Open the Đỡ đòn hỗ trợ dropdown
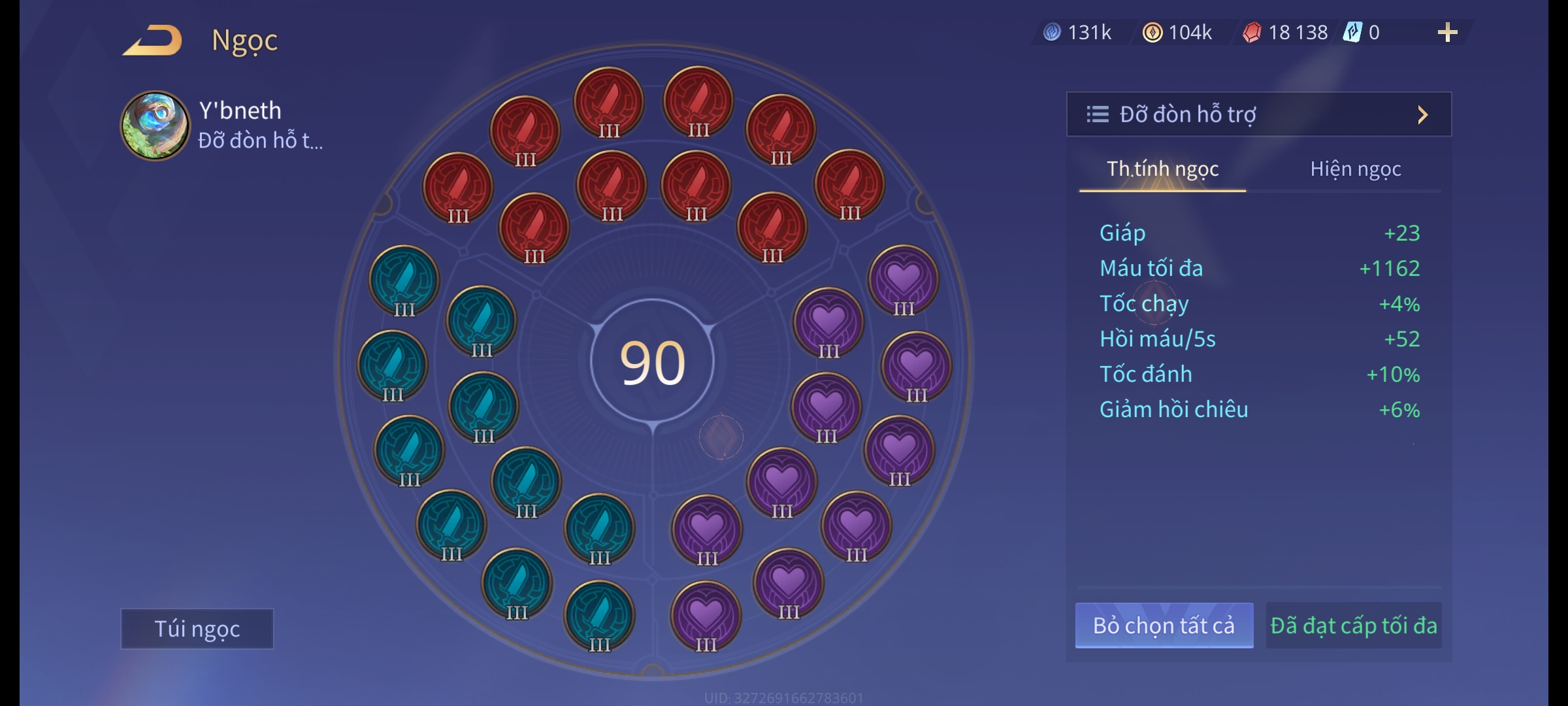The height and width of the screenshot is (706, 1568). (1258, 114)
